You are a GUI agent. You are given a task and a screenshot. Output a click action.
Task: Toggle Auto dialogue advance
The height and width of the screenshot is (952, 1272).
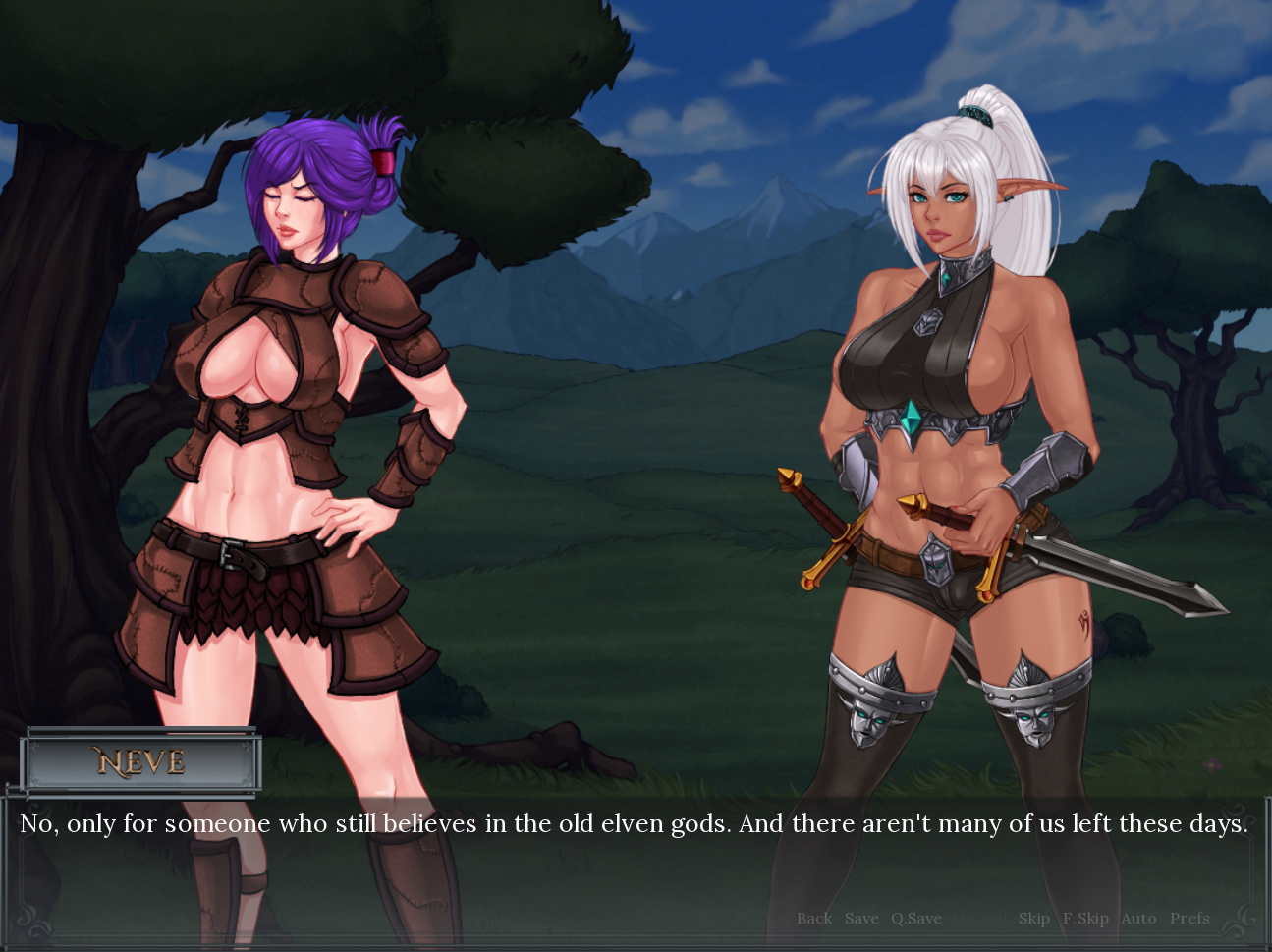click(1138, 919)
